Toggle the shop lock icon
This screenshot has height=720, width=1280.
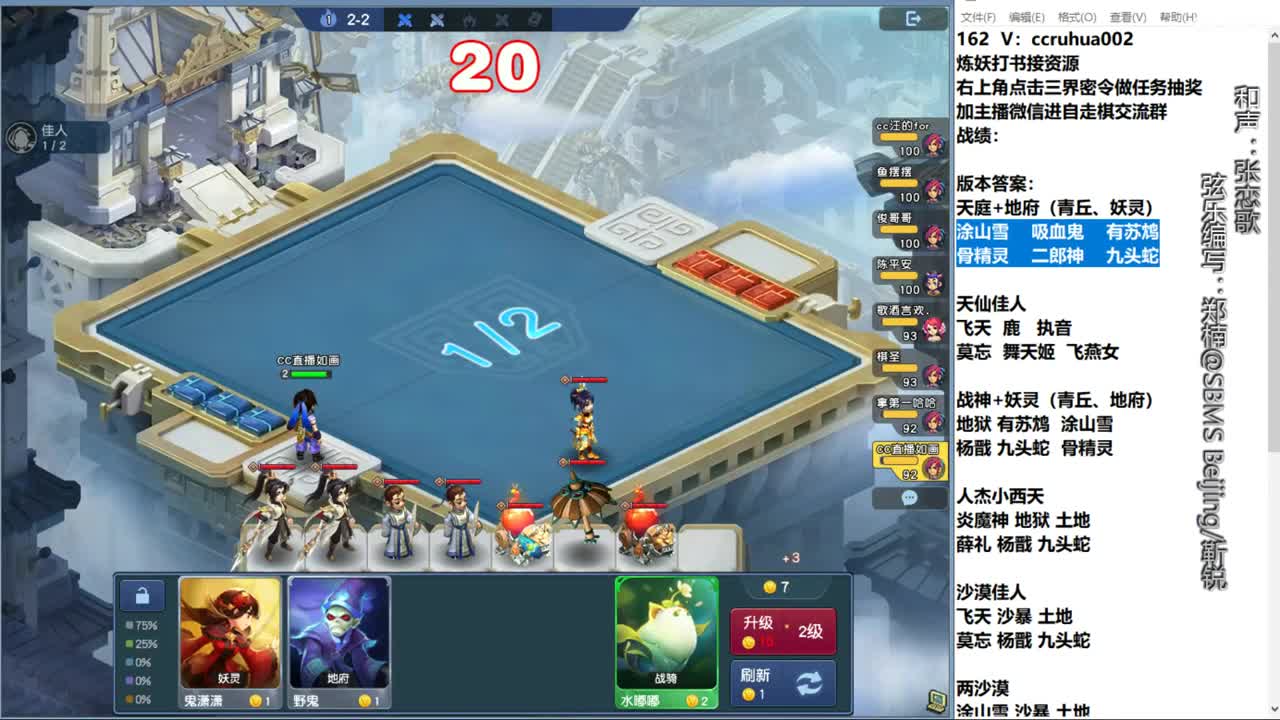pyautogui.click(x=141, y=595)
